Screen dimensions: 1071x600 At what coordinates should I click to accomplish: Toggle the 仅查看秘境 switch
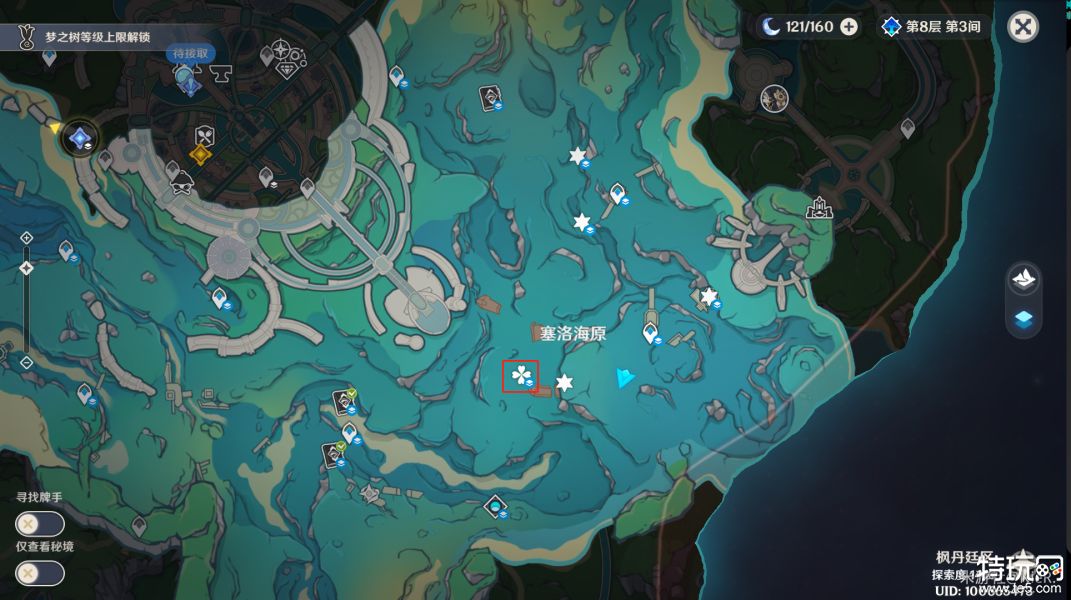tap(40, 573)
